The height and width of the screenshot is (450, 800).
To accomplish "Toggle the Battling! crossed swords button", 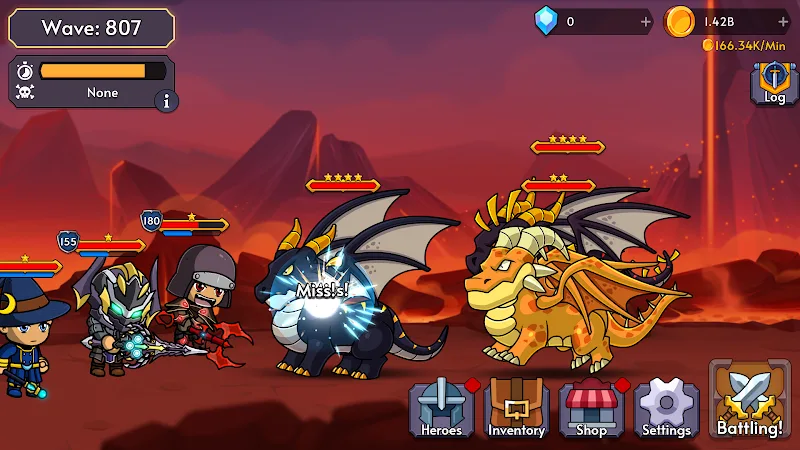I will pos(750,400).
